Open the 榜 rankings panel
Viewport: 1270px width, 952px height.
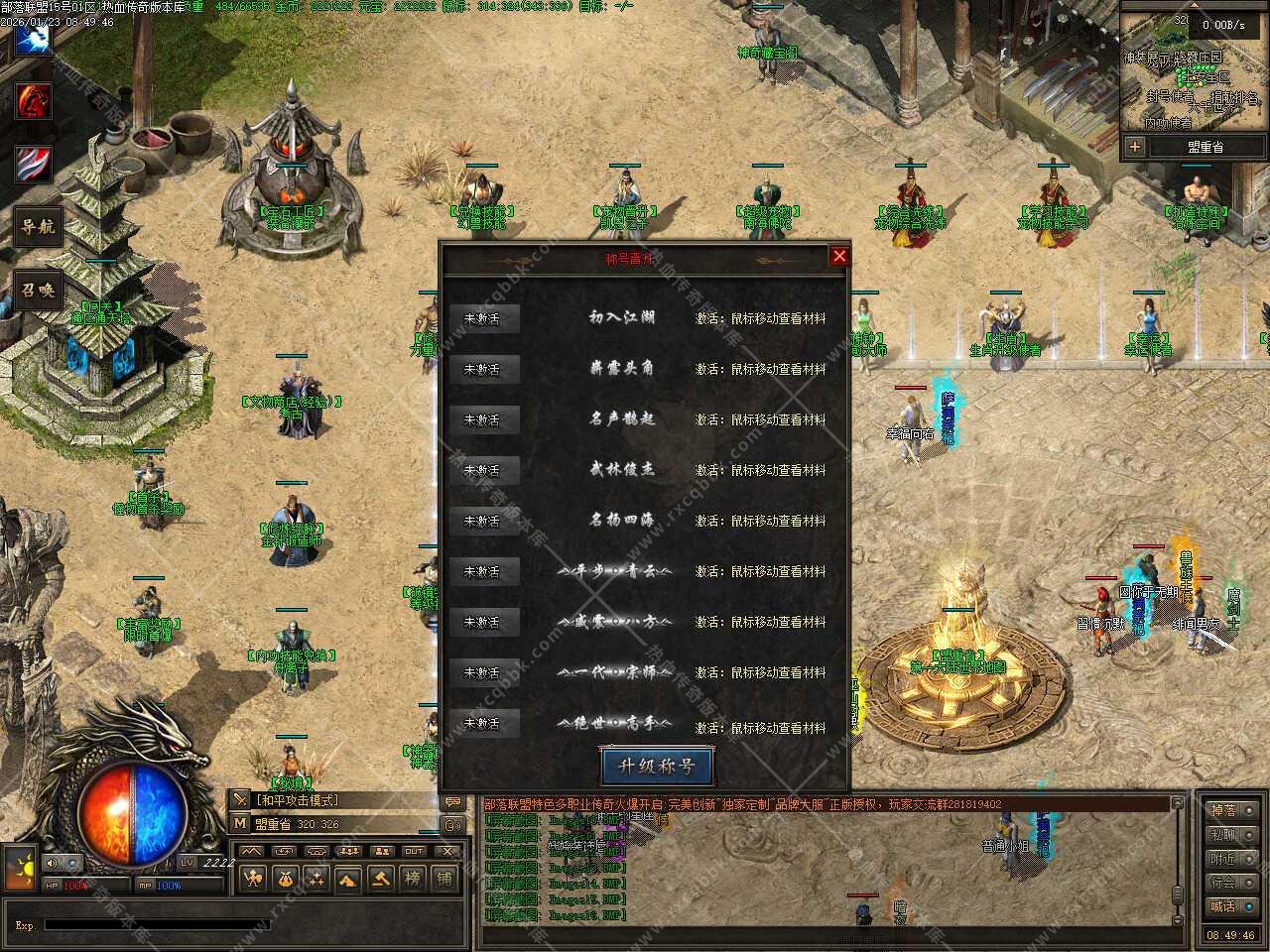coord(412,878)
